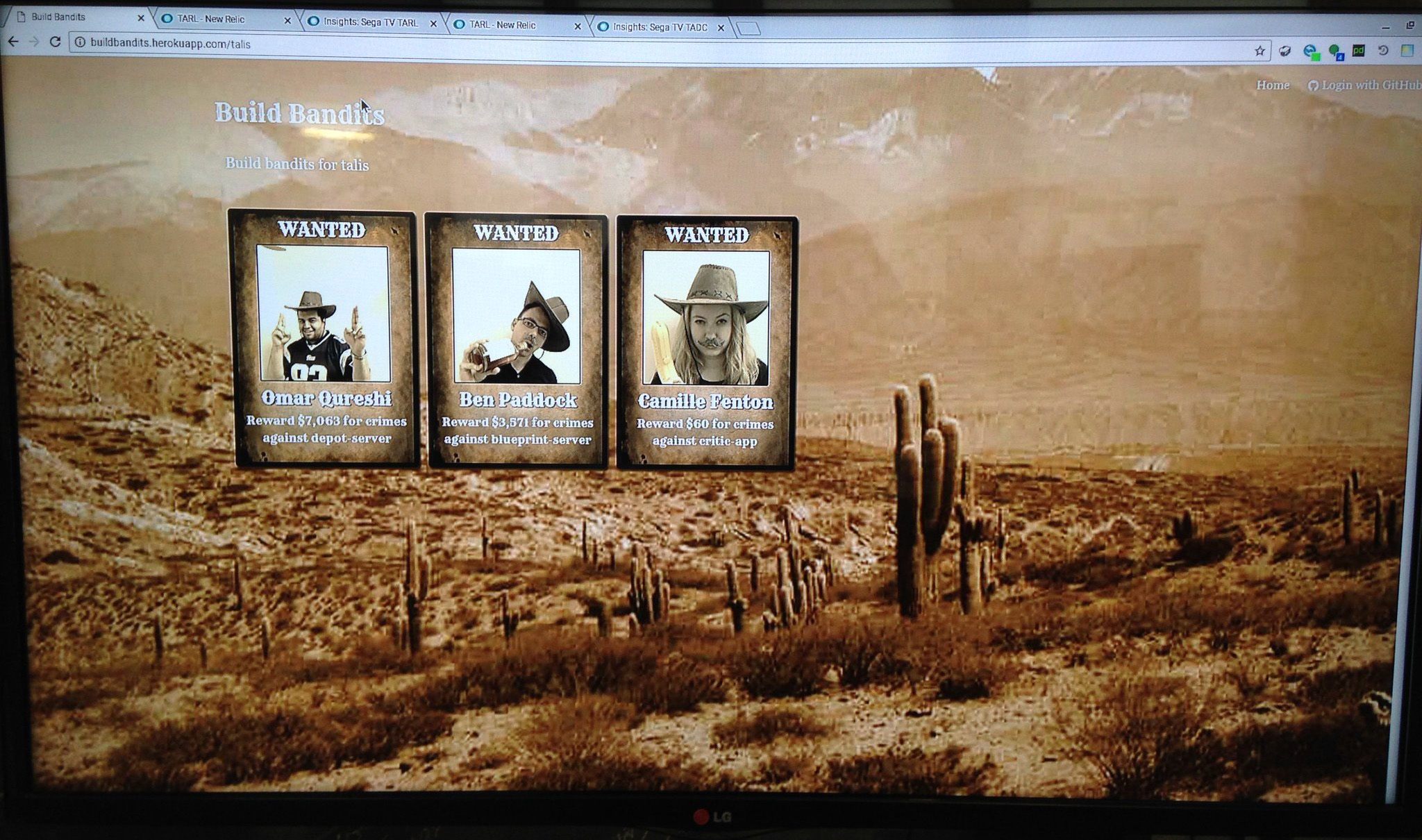Click the Home navigation link
Screen dimensions: 1422x840
click(x=1273, y=85)
